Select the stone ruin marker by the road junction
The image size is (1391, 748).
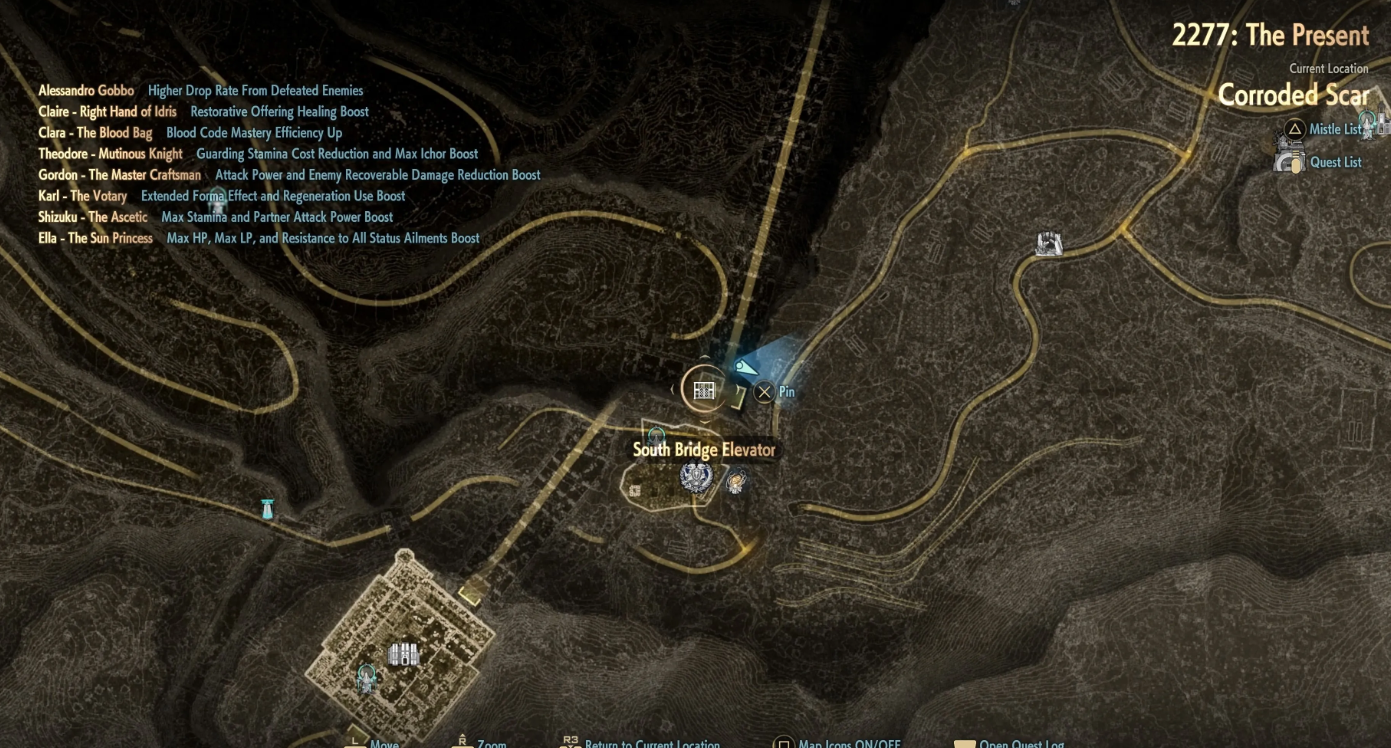click(x=1048, y=243)
